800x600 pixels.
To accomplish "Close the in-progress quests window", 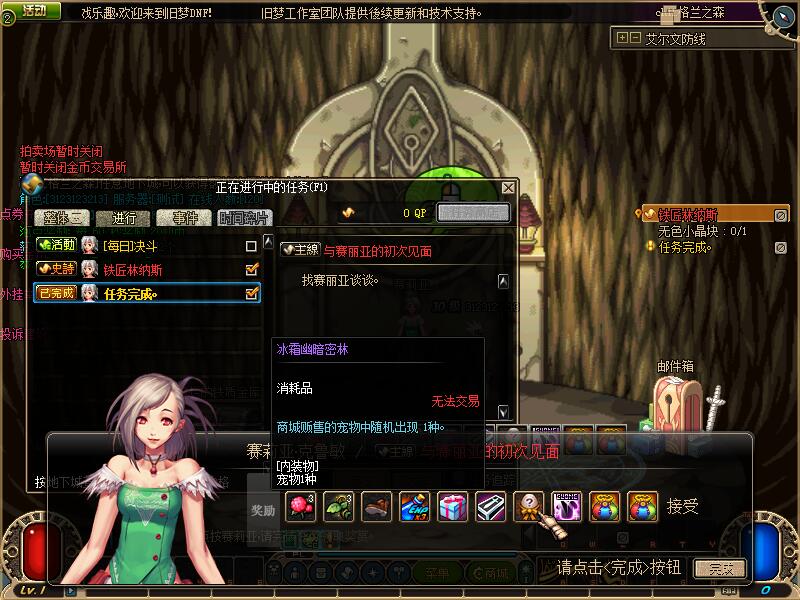I will [x=508, y=187].
